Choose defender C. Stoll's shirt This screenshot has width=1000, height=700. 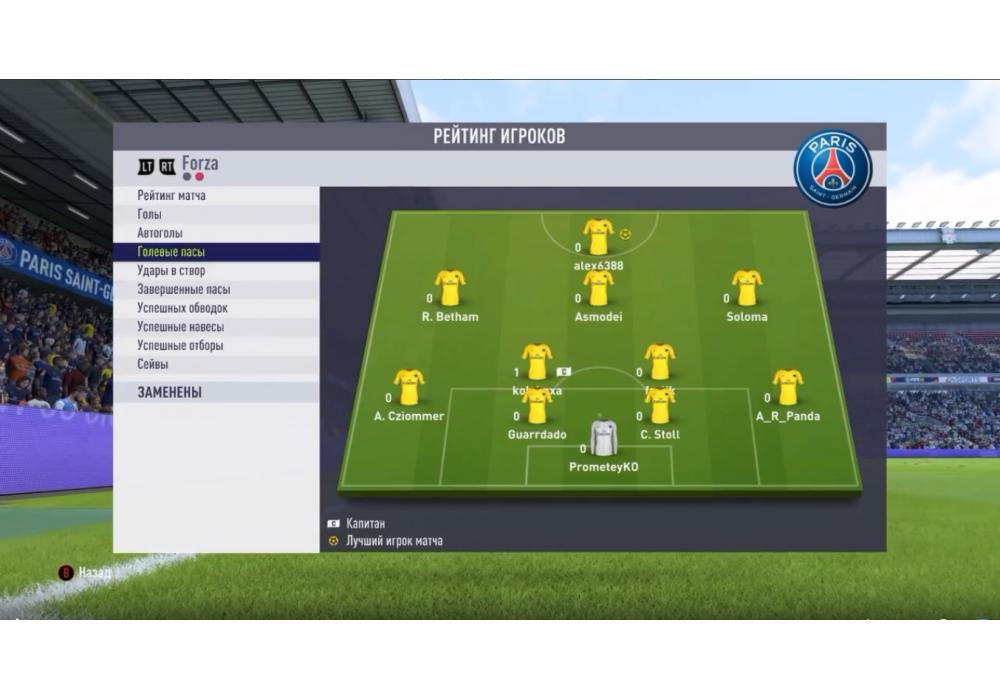[659, 406]
